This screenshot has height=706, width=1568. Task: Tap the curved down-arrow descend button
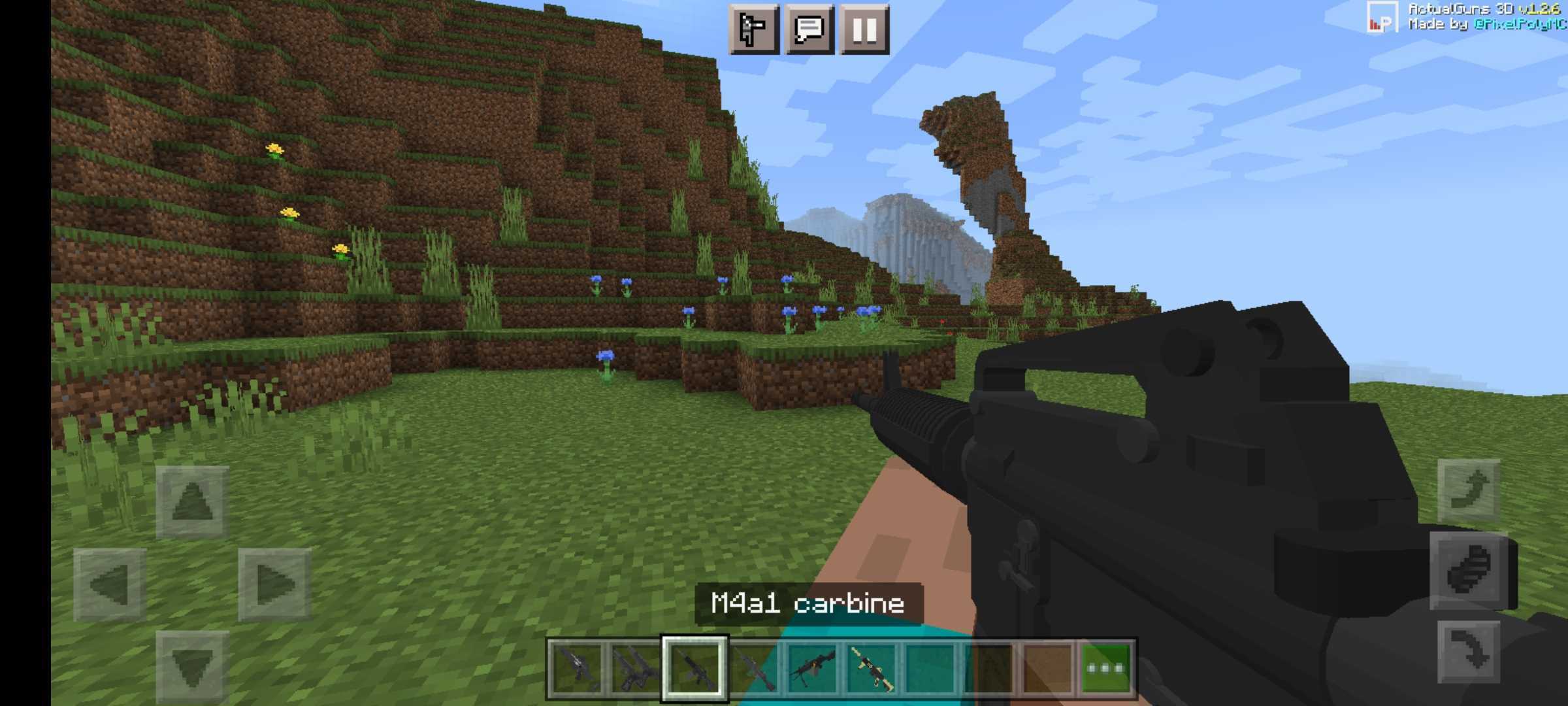tap(1469, 651)
